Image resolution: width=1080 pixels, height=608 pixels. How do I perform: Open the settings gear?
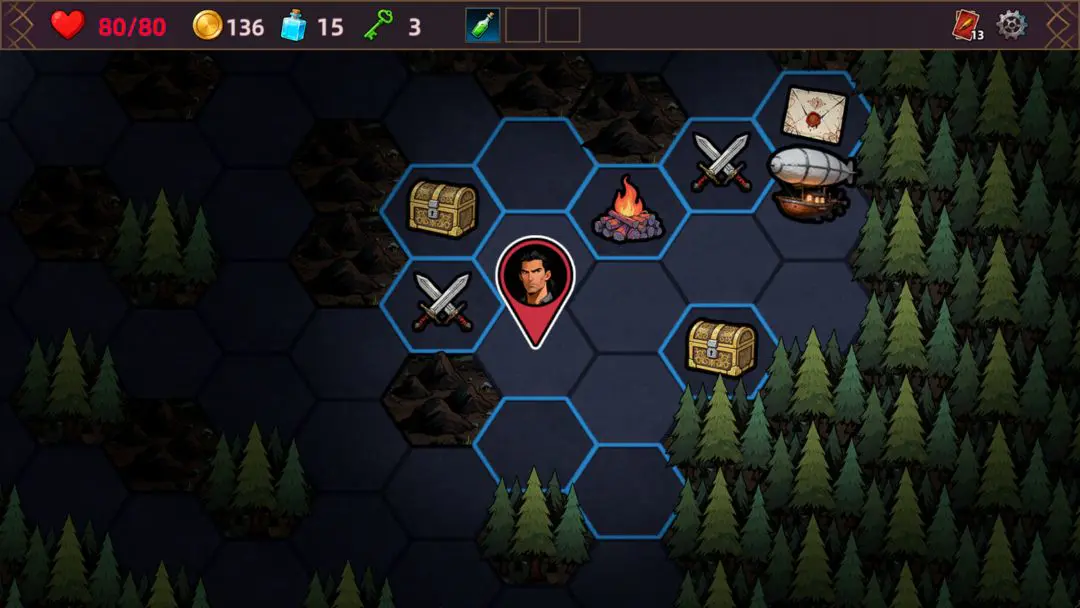click(x=1012, y=25)
